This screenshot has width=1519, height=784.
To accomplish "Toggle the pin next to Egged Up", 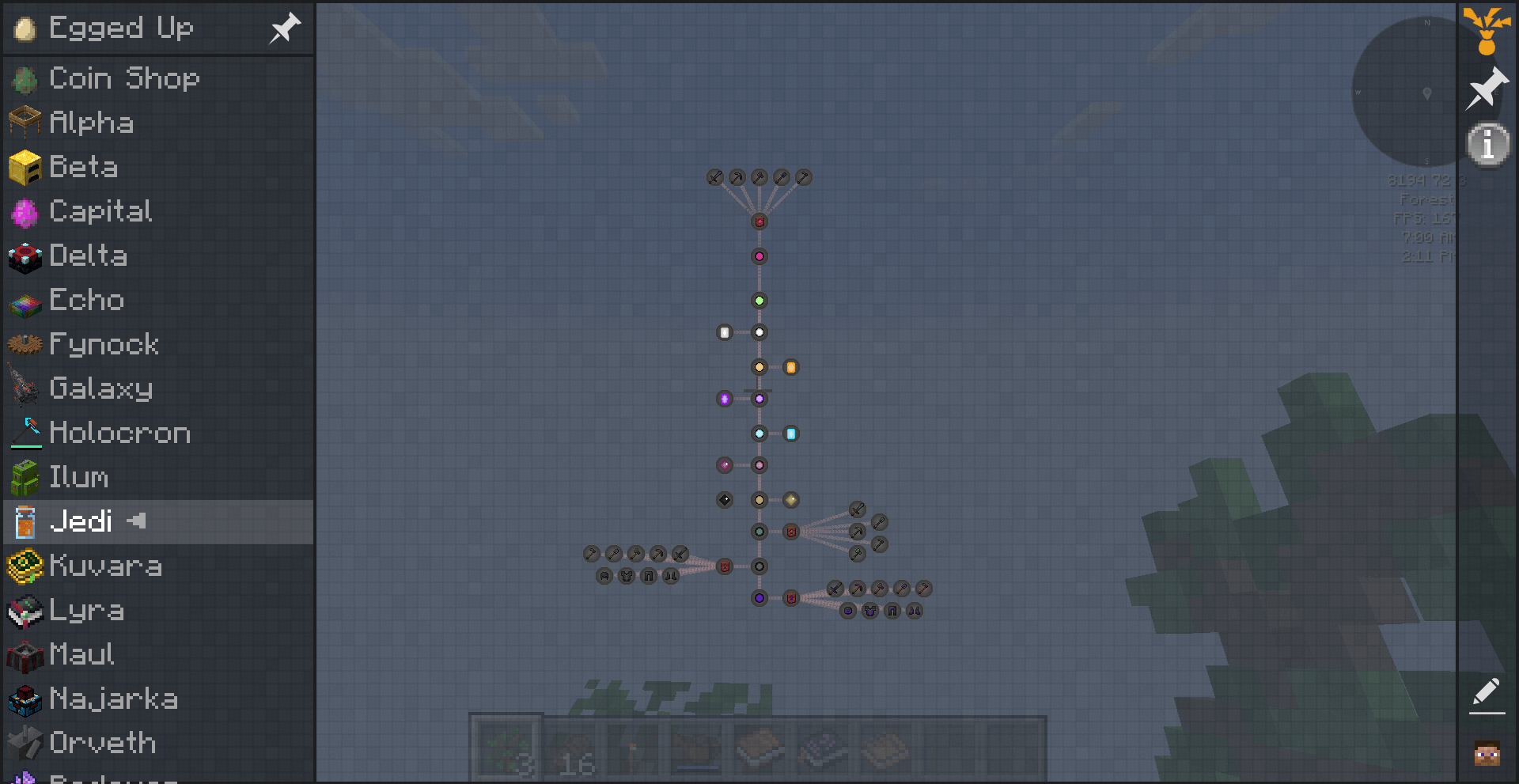I will [x=284, y=28].
